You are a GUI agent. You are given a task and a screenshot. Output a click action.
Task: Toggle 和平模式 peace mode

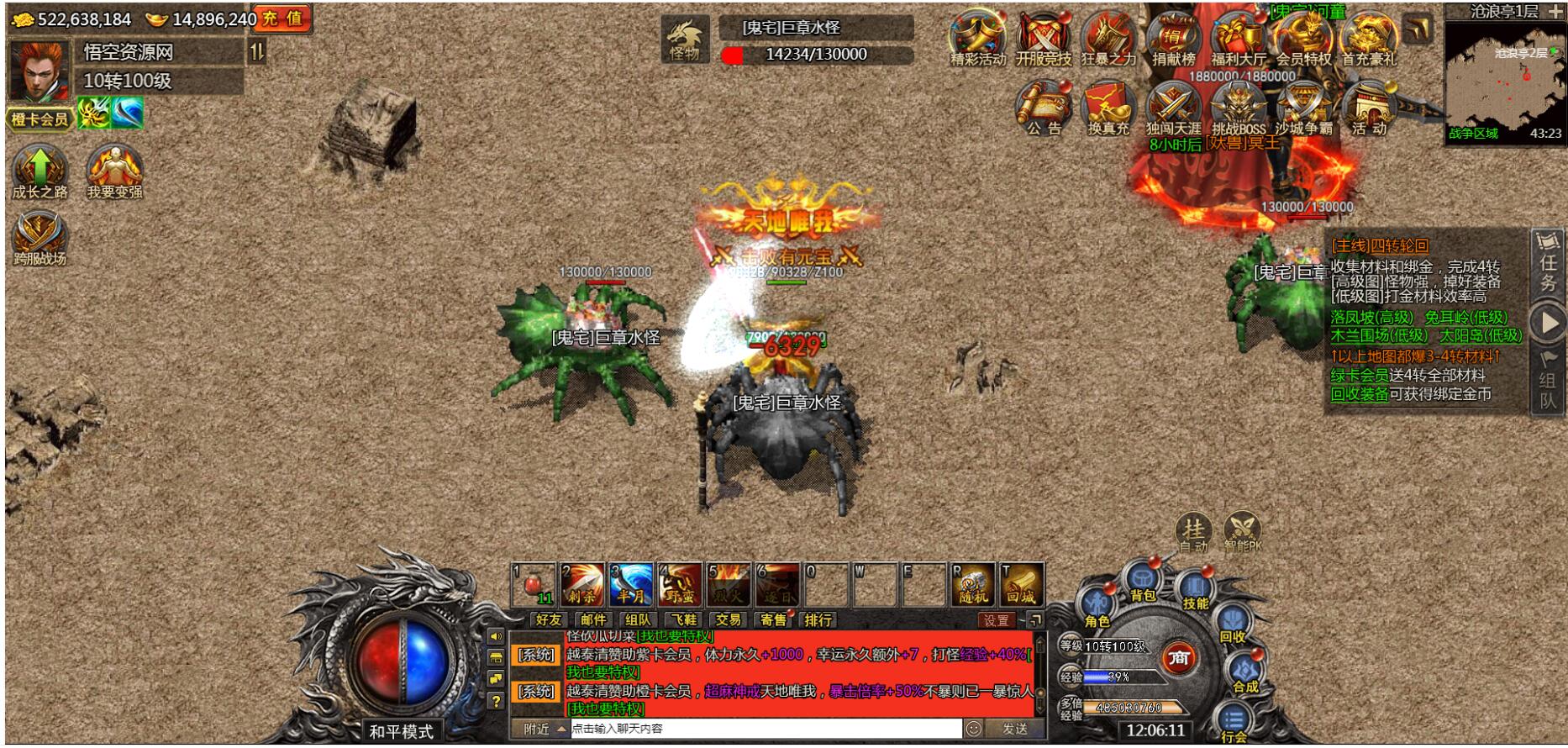pos(403,731)
